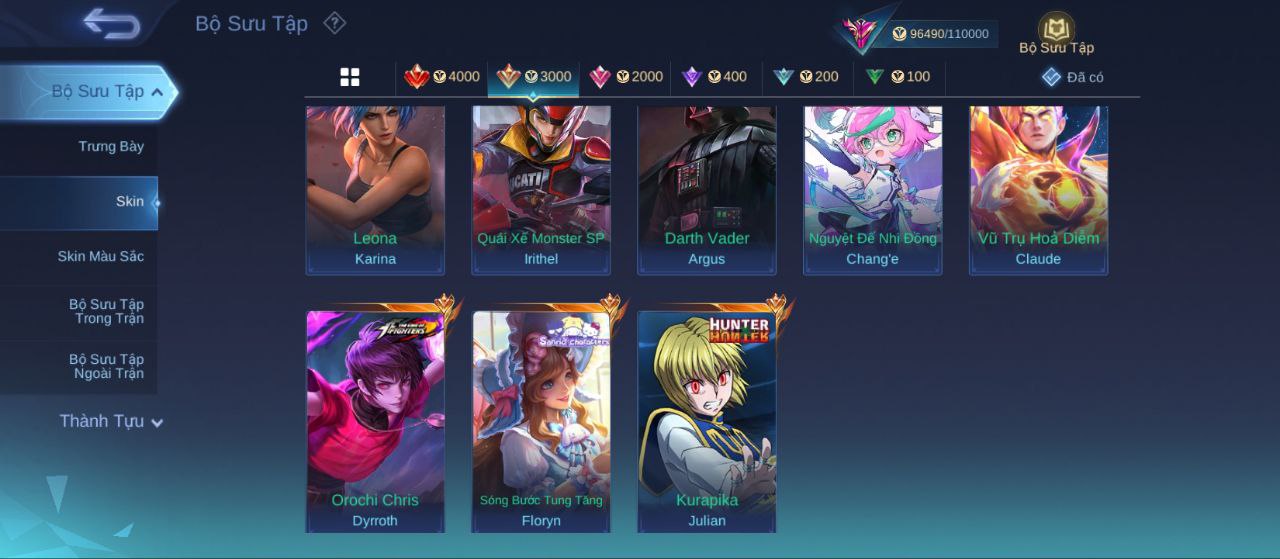View the Leona Karina skin card

coord(375,188)
